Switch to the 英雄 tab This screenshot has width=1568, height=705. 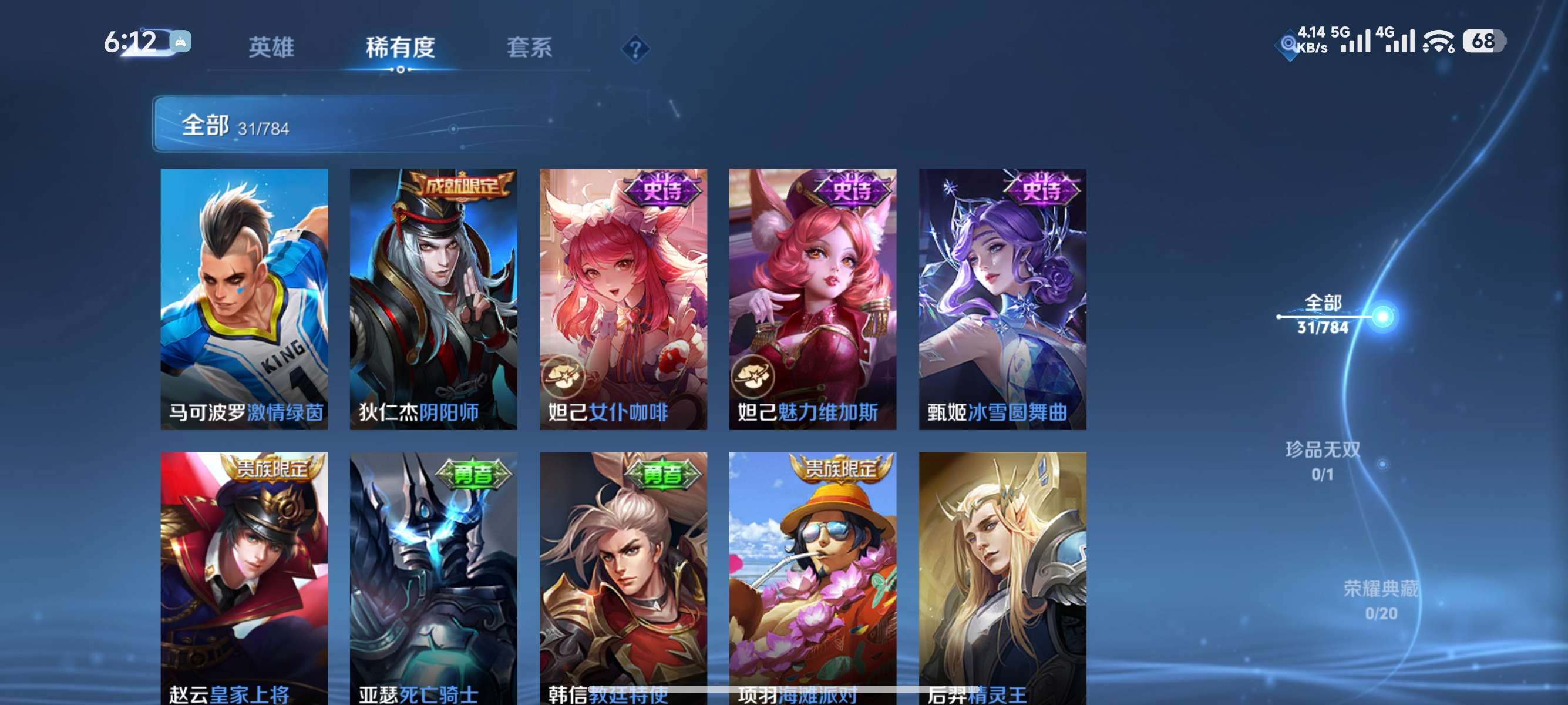tap(272, 49)
